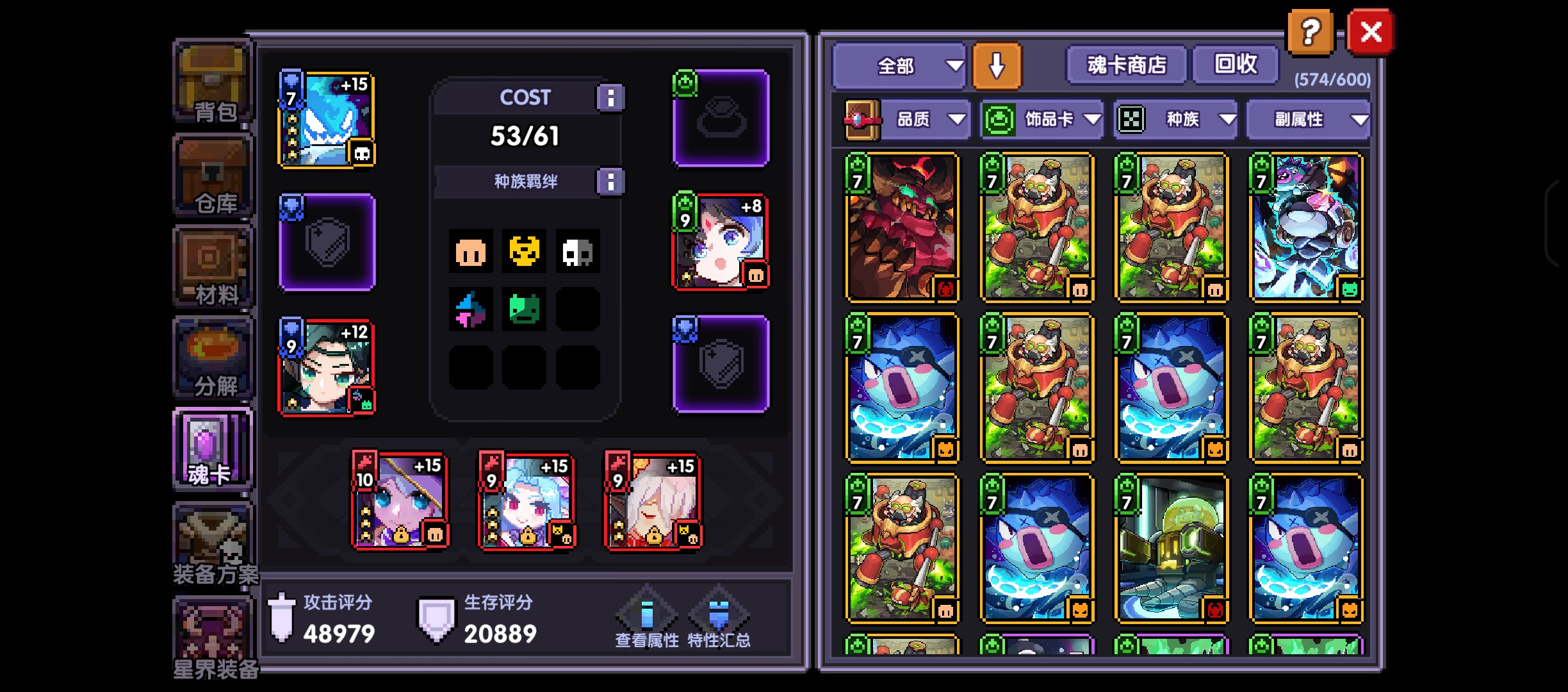Open the 种族 race filter dropdown
Screen dimensions: 1568x692
pyautogui.click(x=1176, y=119)
